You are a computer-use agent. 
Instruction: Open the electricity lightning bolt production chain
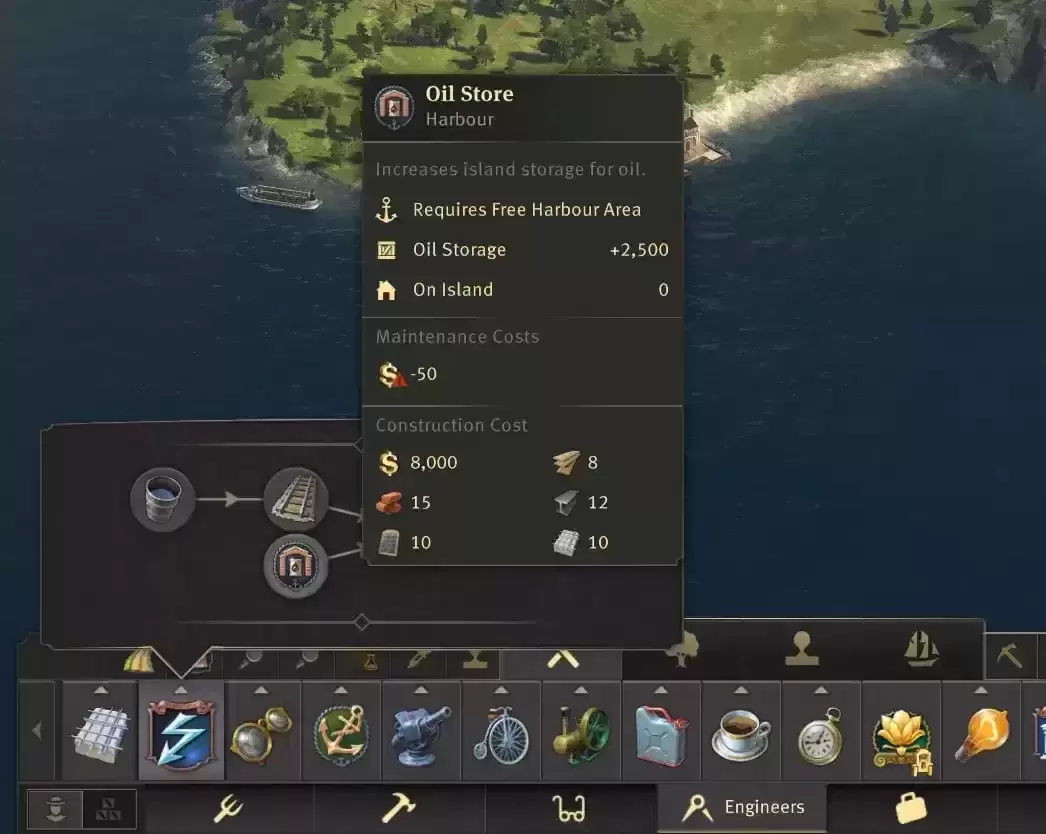coord(181,732)
